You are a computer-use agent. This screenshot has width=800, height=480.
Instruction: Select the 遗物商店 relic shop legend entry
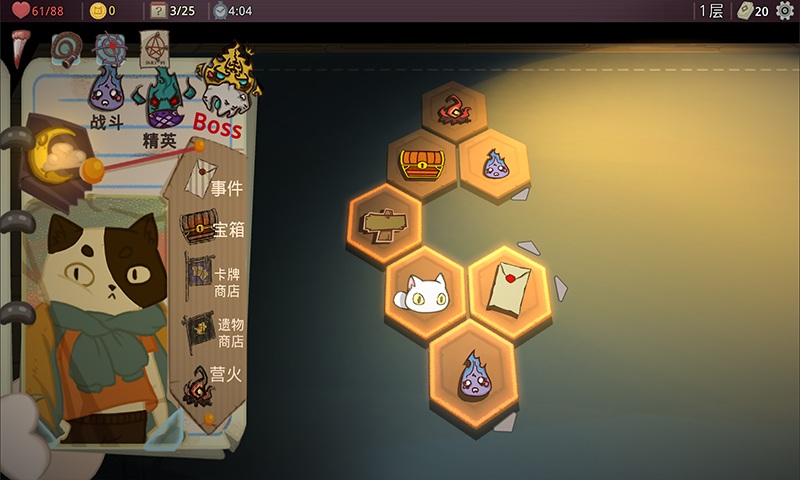tap(214, 333)
